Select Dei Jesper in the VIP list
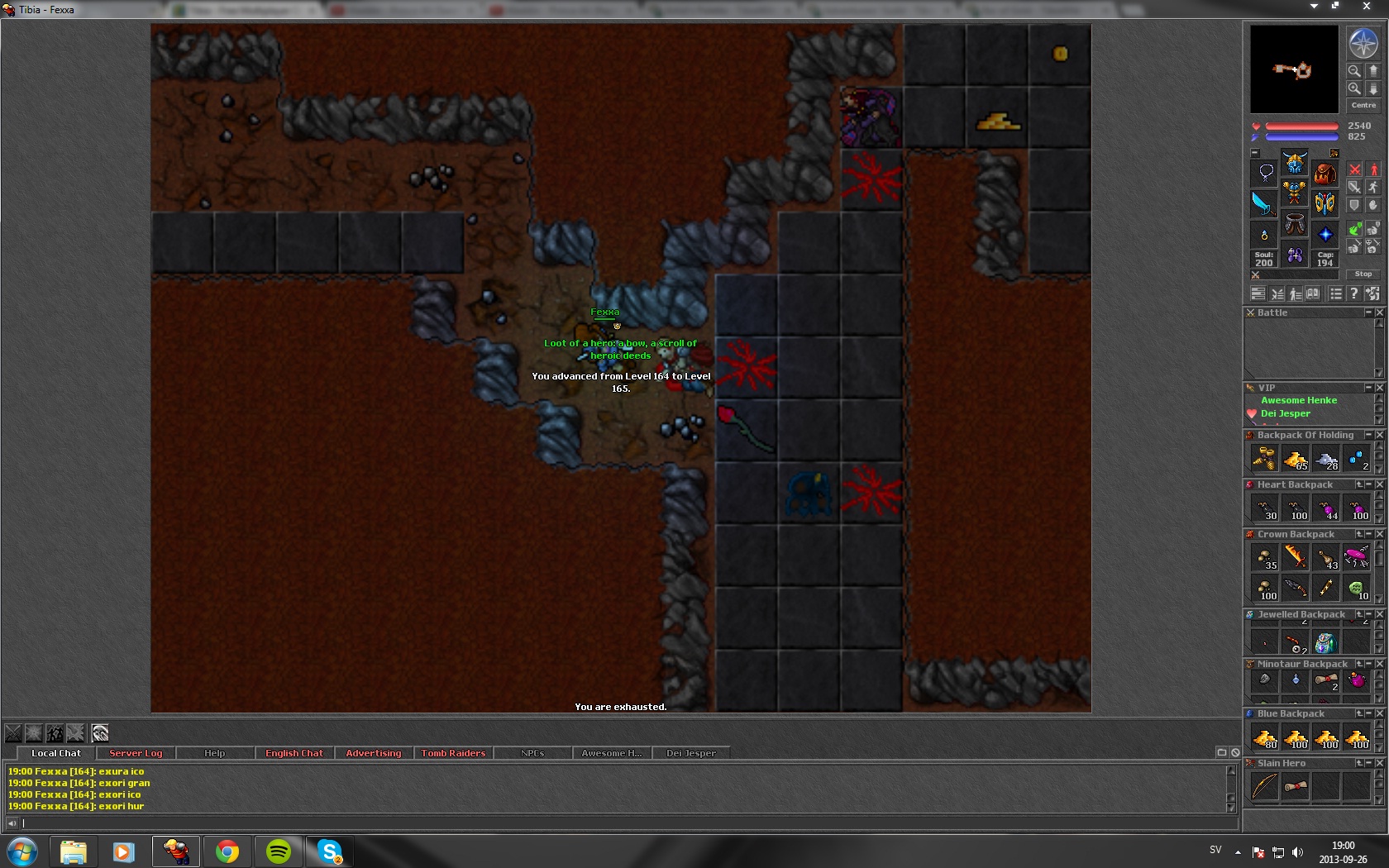Screen dimensions: 1389x868 tap(1285, 413)
